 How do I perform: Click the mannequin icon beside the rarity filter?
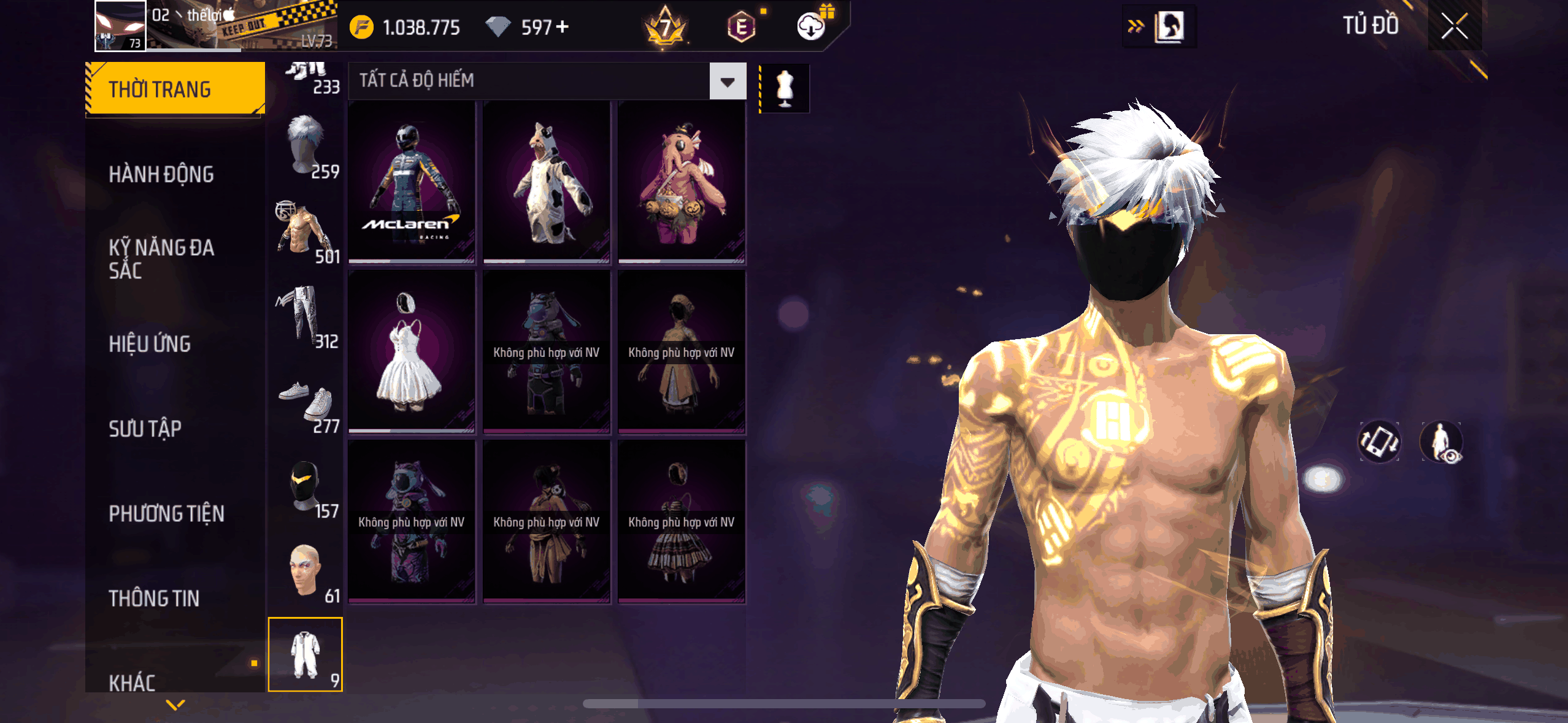[x=785, y=89]
